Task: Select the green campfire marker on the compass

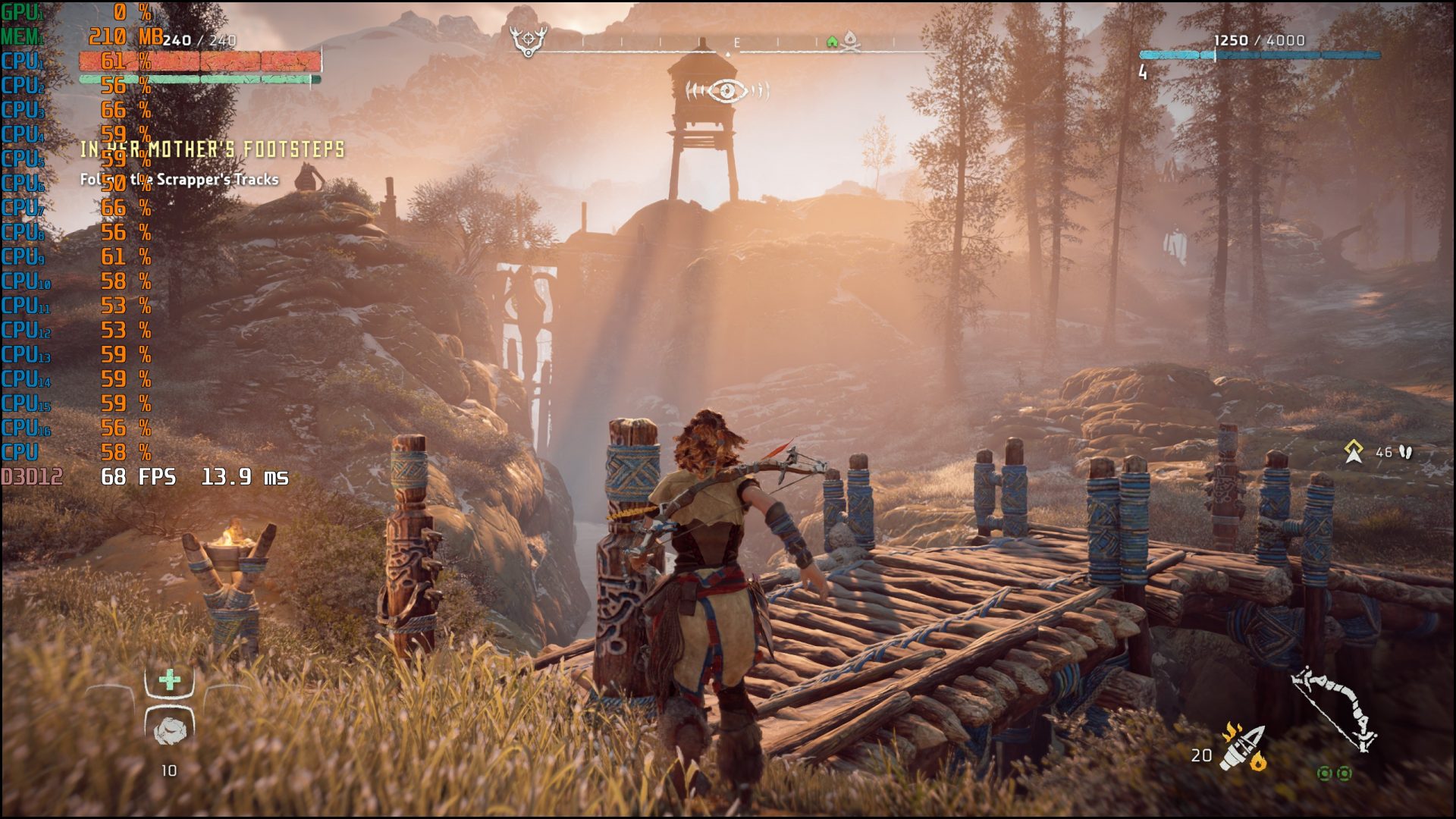Action: pos(832,42)
